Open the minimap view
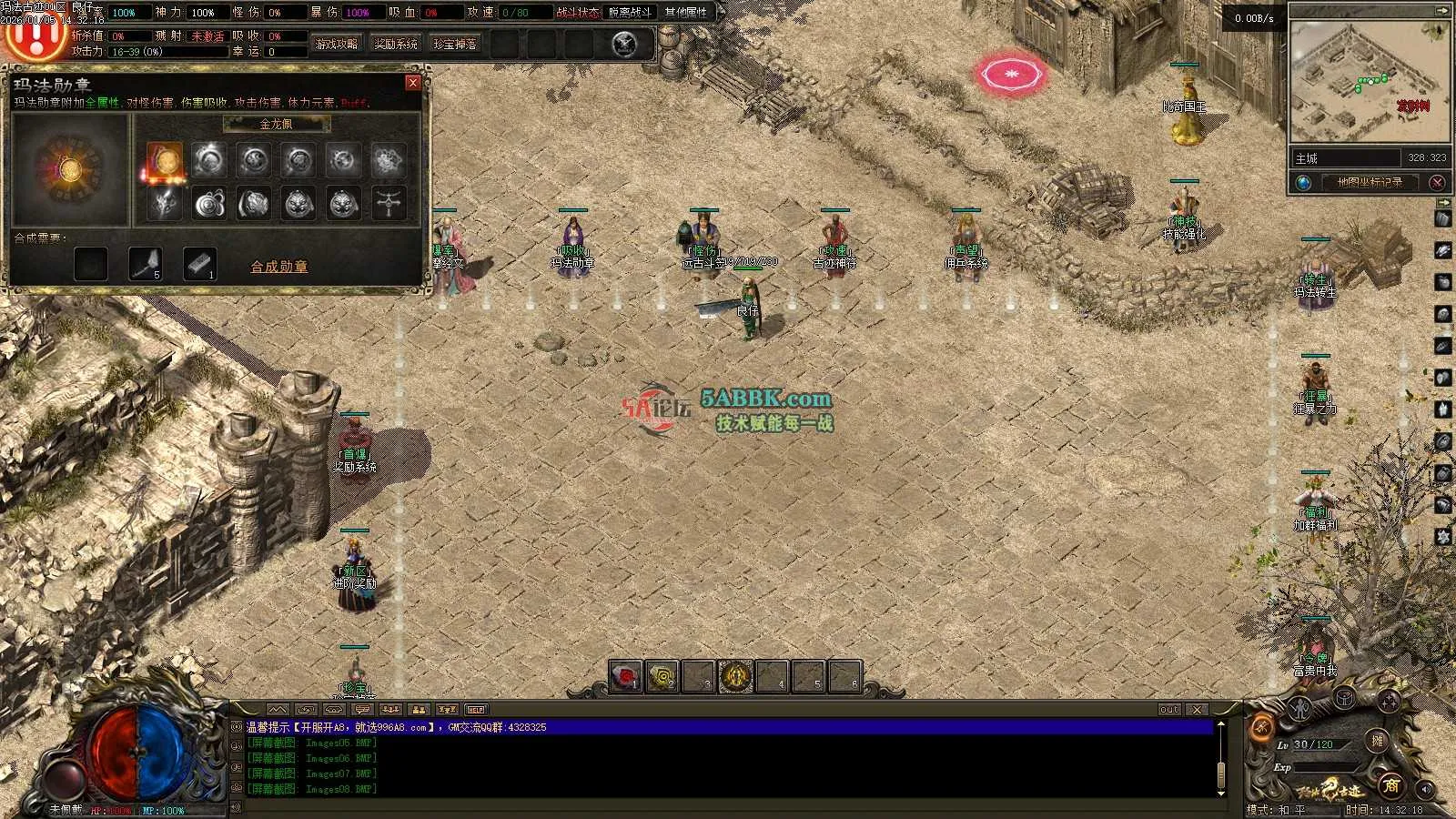The width and height of the screenshot is (1456, 819). pos(1369,82)
